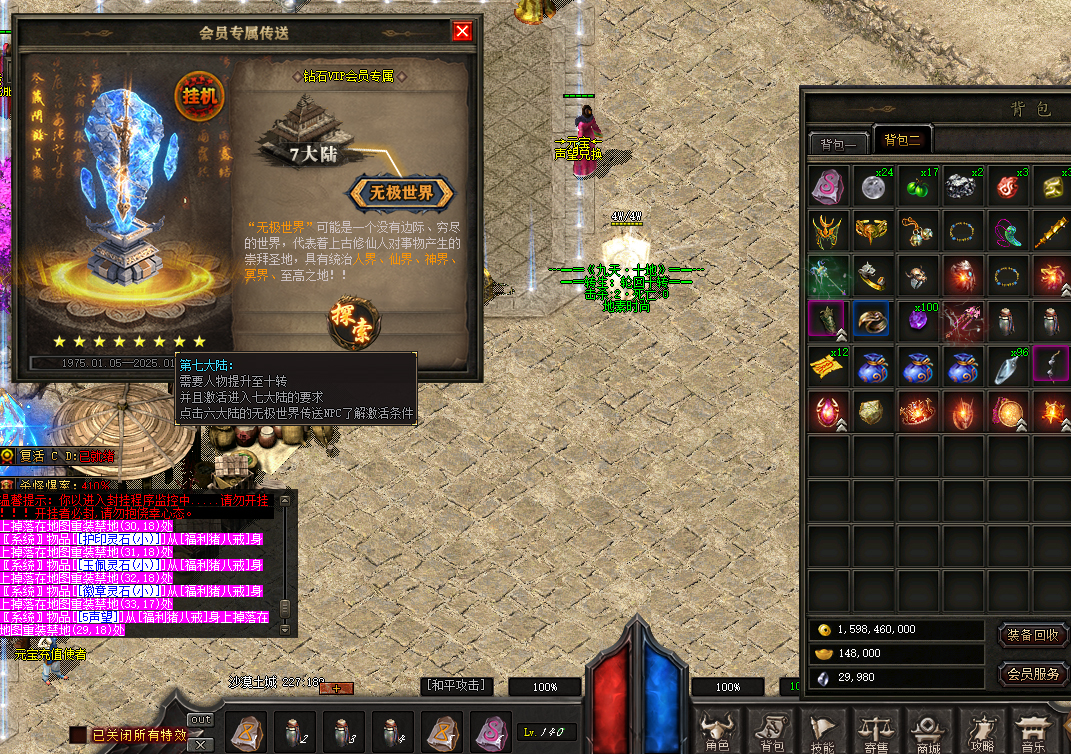Select the silver orb stack of 24
Viewport: 1071px width, 754px height.
(x=873, y=186)
